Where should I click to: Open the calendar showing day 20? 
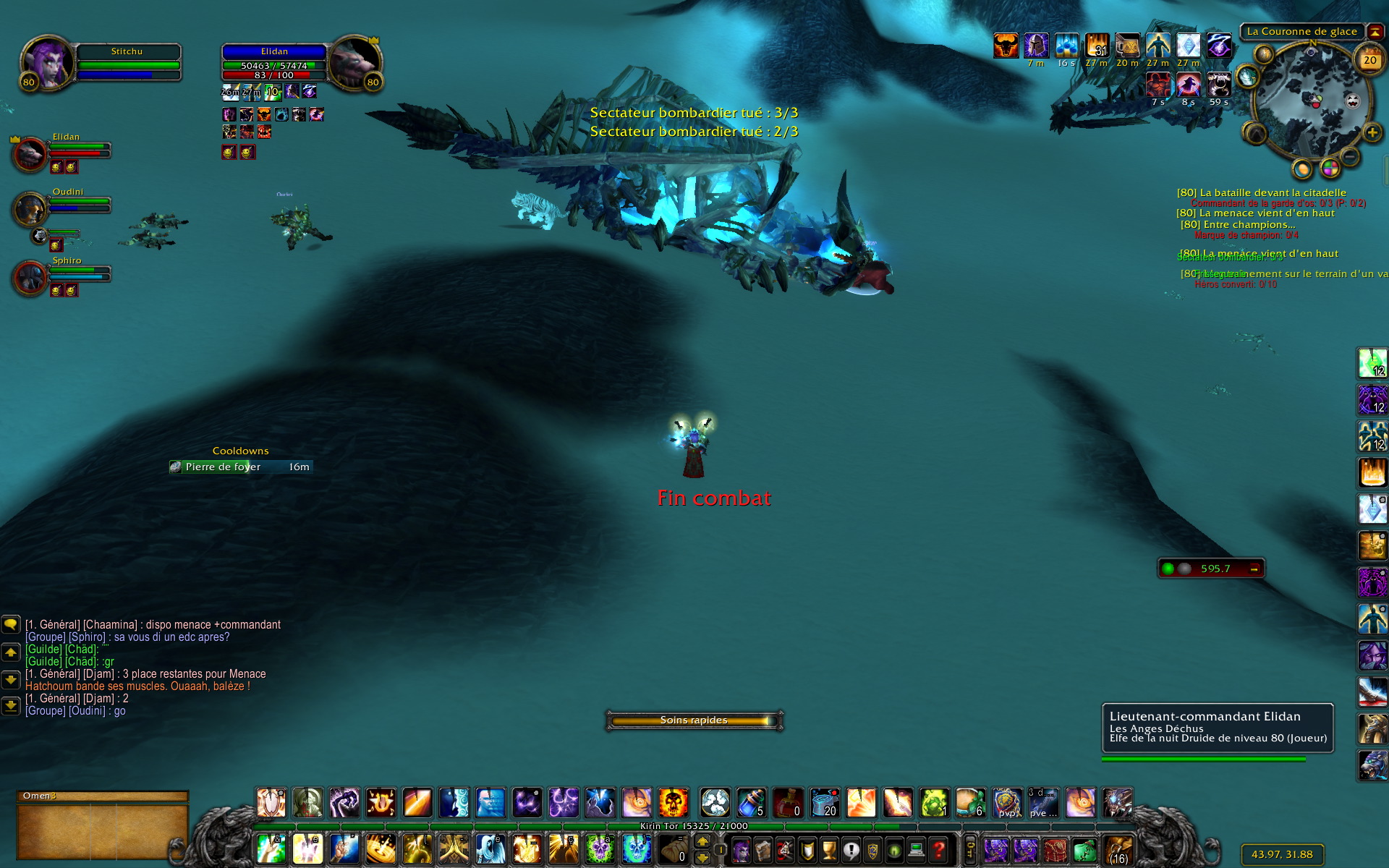pyautogui.click(x=1369, y=61)
